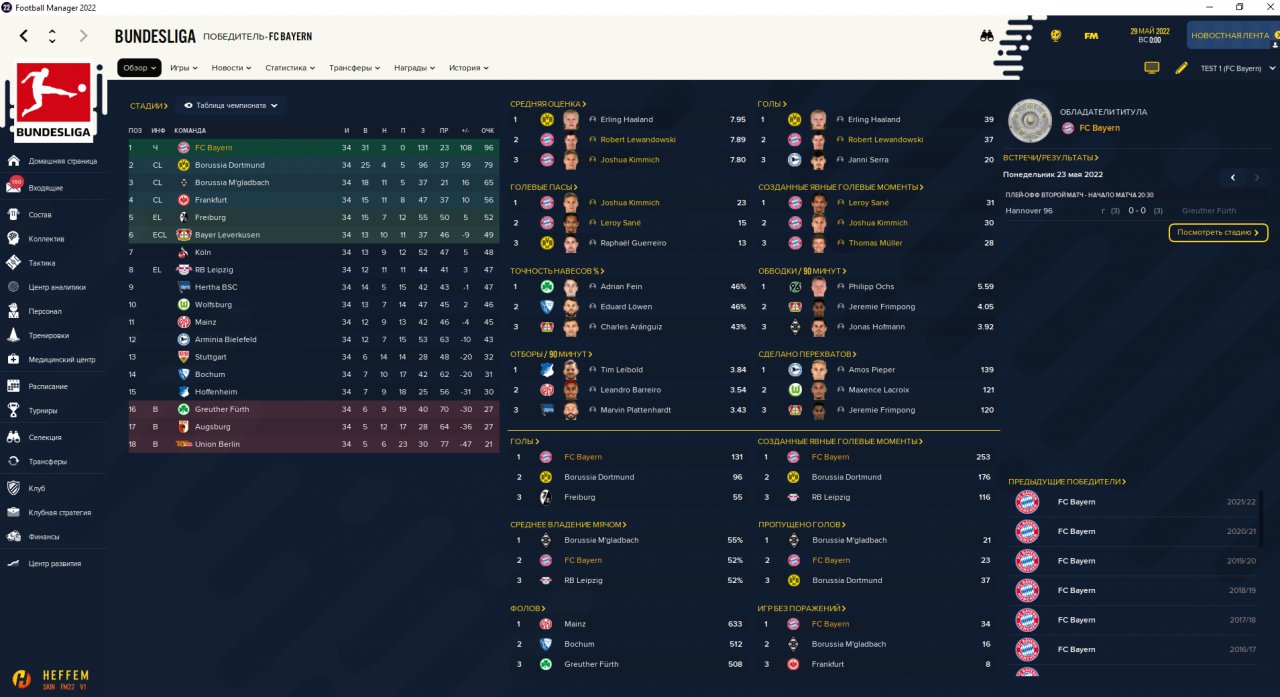This screenshot has width=1280, height=697.
Task: Open Домашняя страница in the sidebar
Action: [x=62, y=161]
